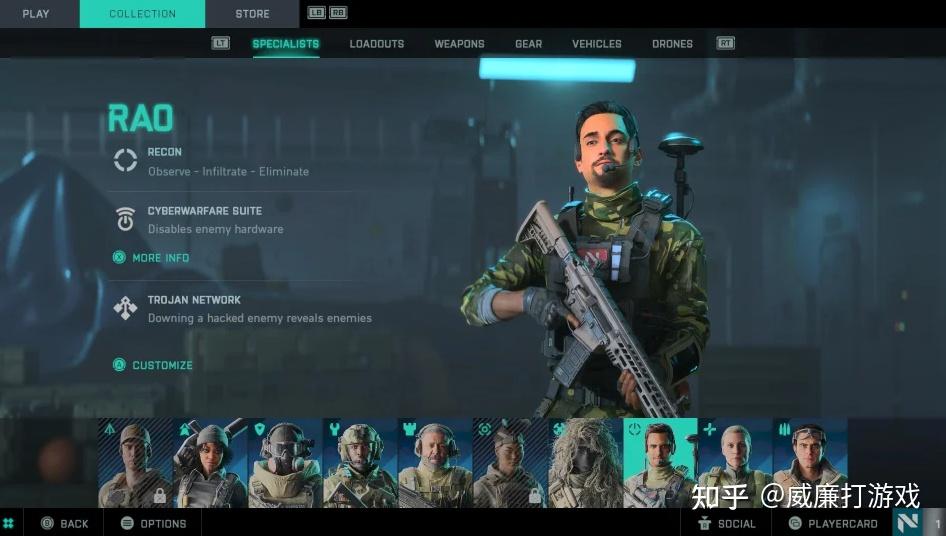Select the grey-bearded specialist with headset
The width and height of the screenshot is (946, 536).
tap(435, 463)
